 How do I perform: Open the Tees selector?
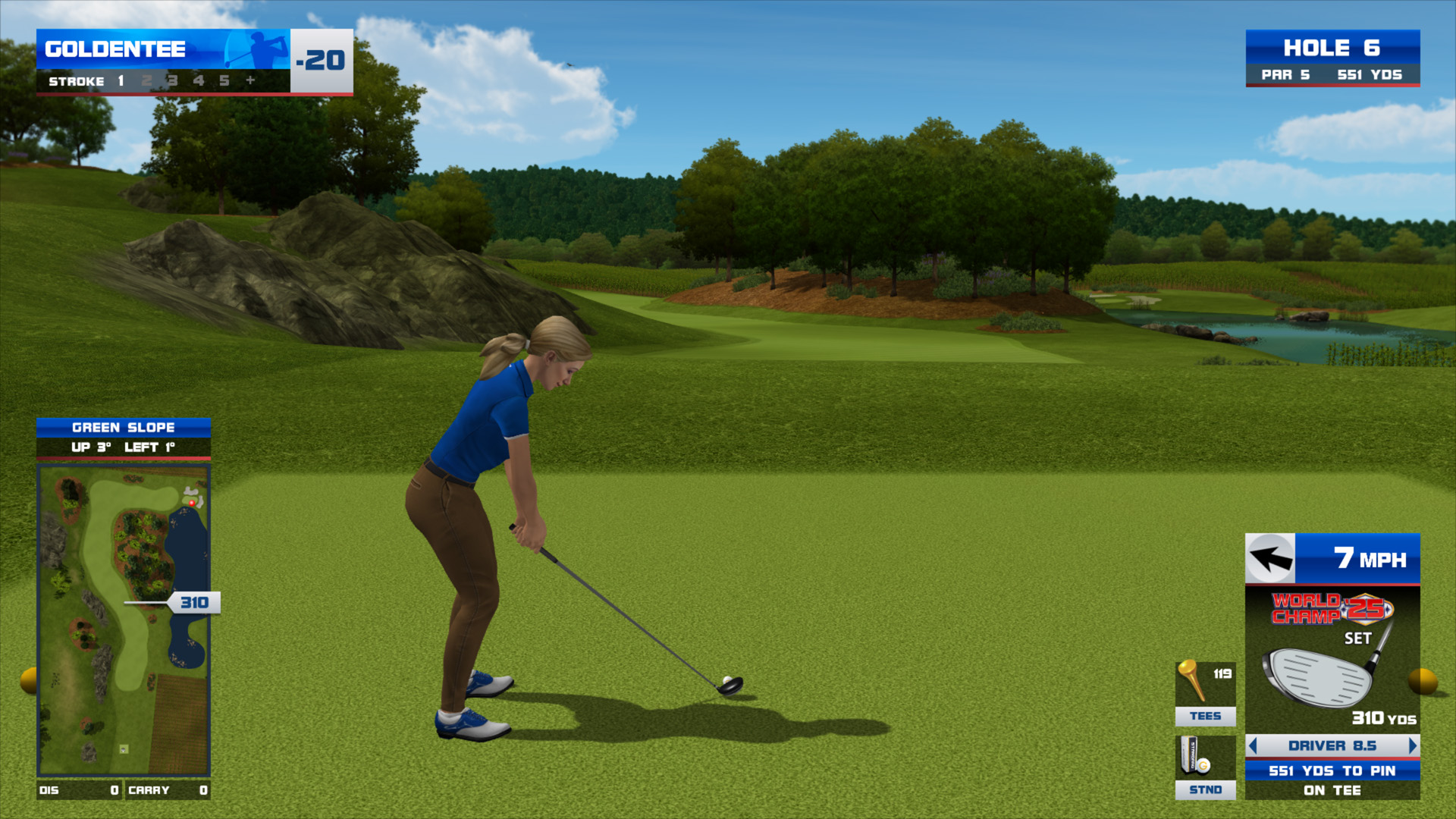pos(1205,693)
